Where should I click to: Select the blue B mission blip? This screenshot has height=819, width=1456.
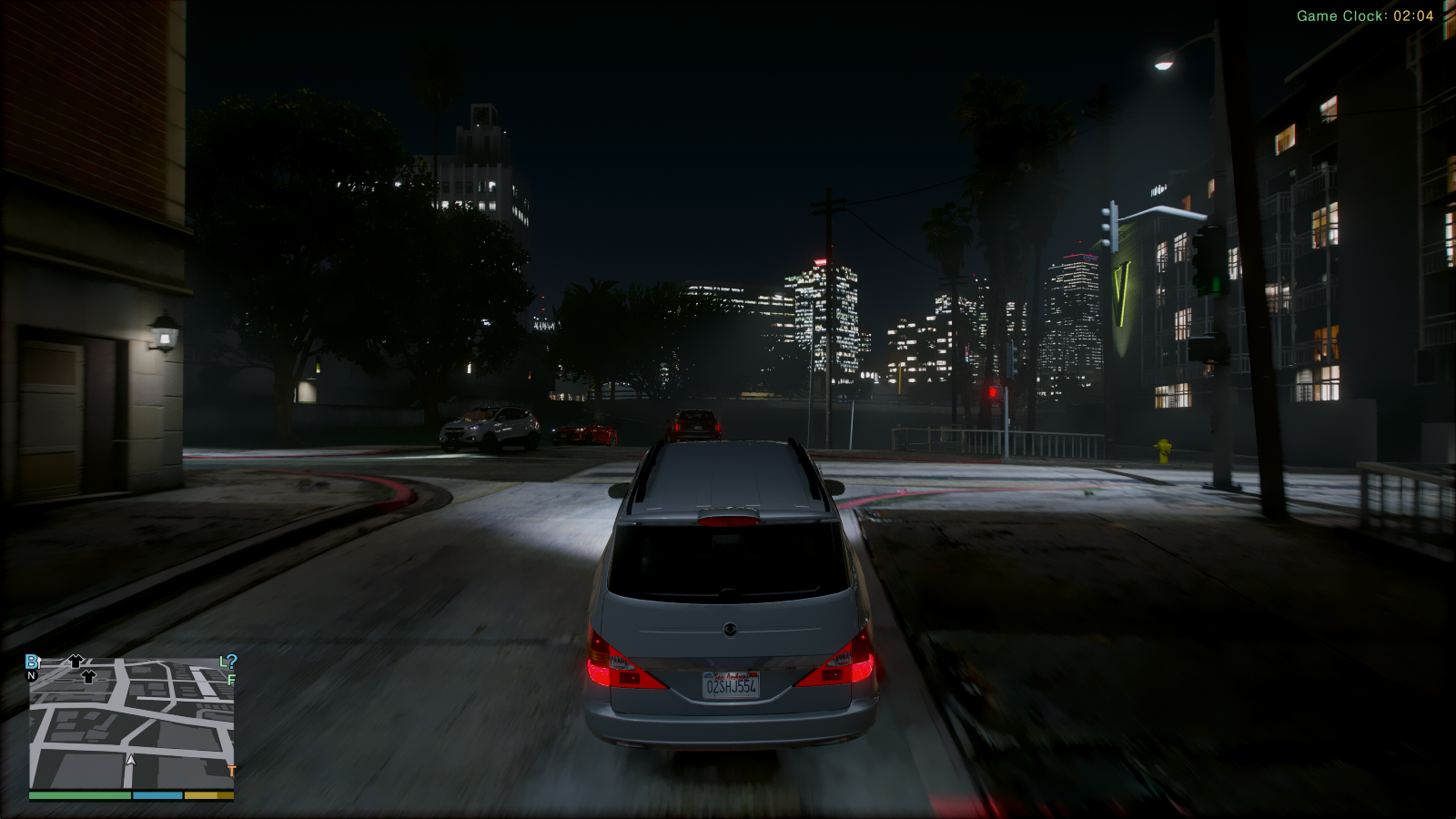pyautogui.click(x=32, y=662)
